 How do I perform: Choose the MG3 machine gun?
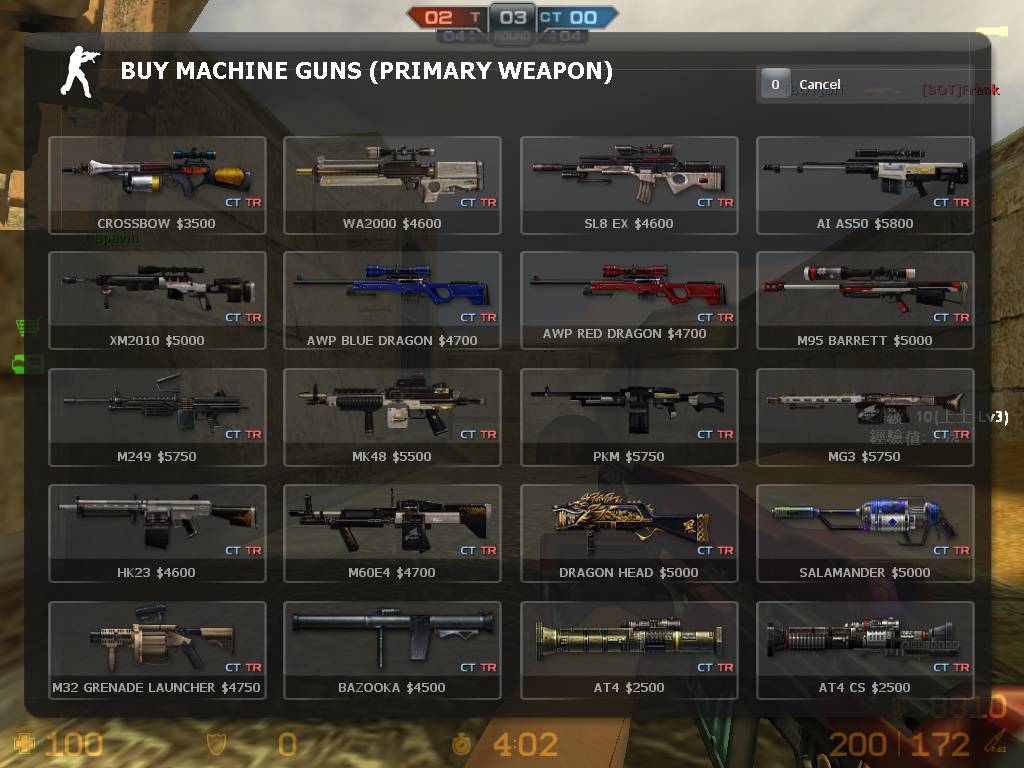pos(865,417)
